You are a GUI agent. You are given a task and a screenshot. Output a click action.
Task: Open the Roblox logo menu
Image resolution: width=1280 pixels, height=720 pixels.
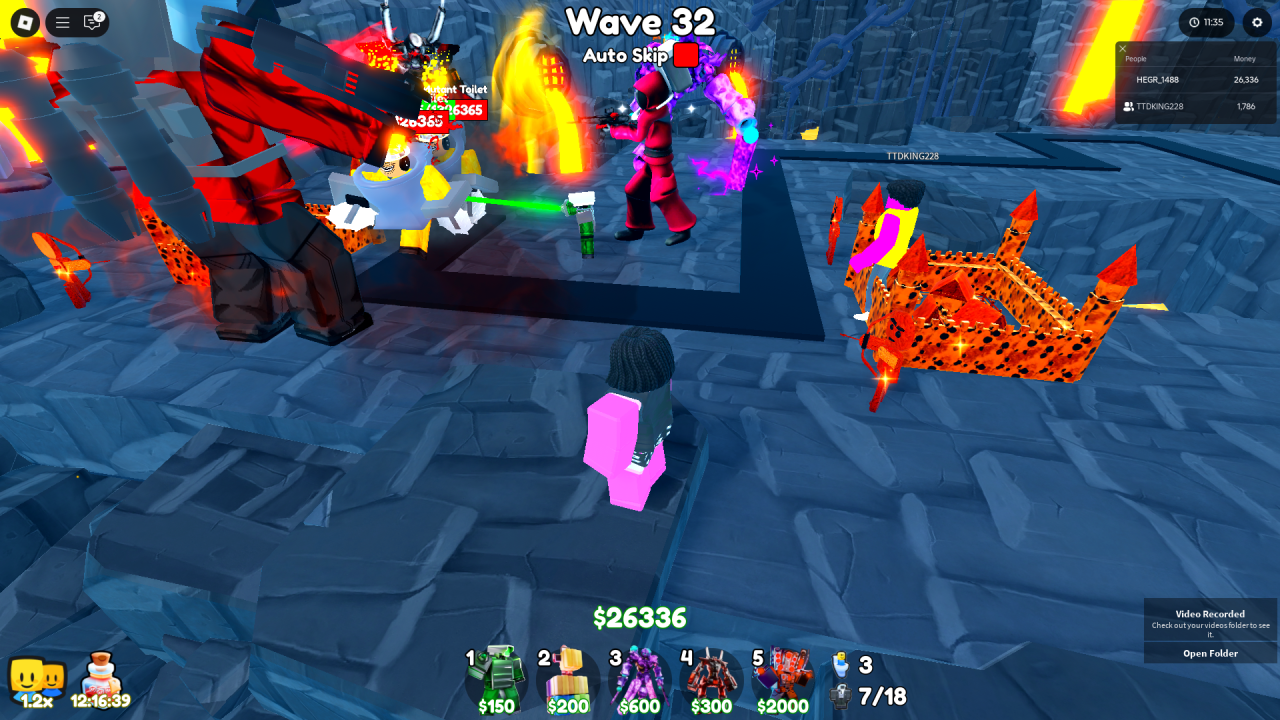tap(25, 22)
